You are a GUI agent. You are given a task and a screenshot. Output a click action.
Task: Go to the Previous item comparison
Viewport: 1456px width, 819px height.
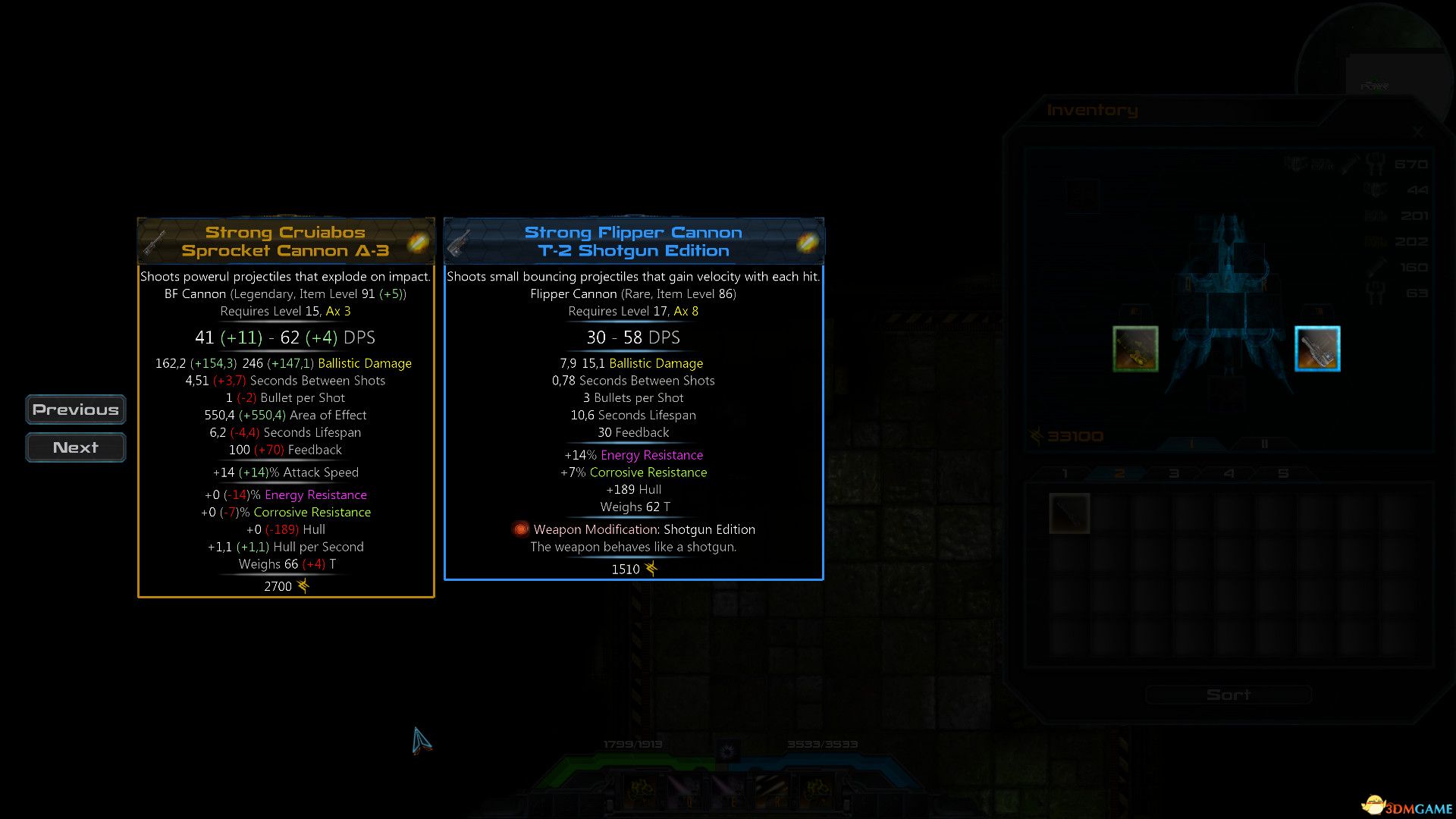pyautogui.click(x=75, y=409)
